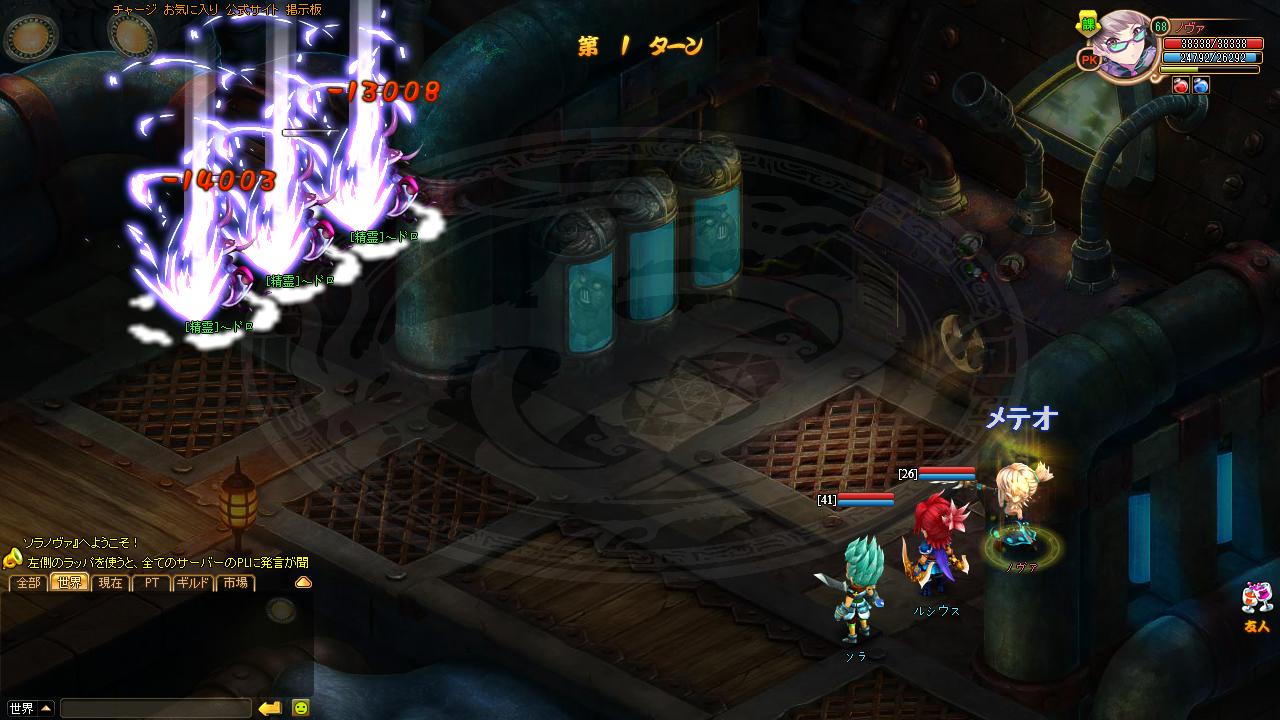Image resolution: width=1280 pixels, height=720 pixels.
Task: Send the chat message with the yellow arrow
Action: (x=270, y=708)
